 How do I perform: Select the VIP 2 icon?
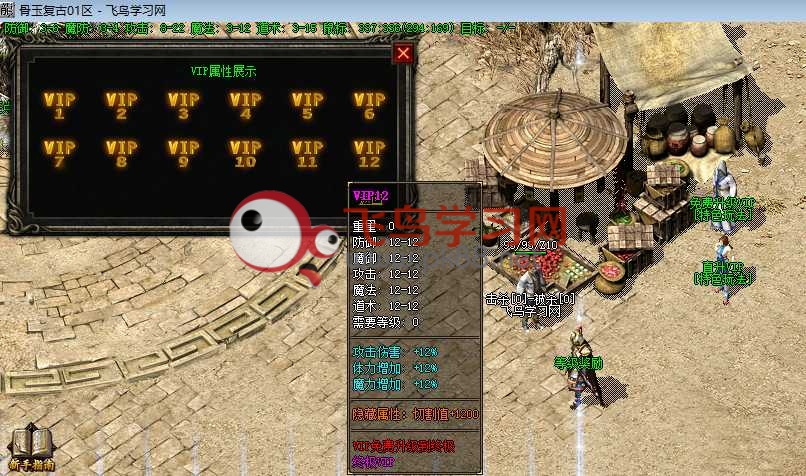click(122, 105)
